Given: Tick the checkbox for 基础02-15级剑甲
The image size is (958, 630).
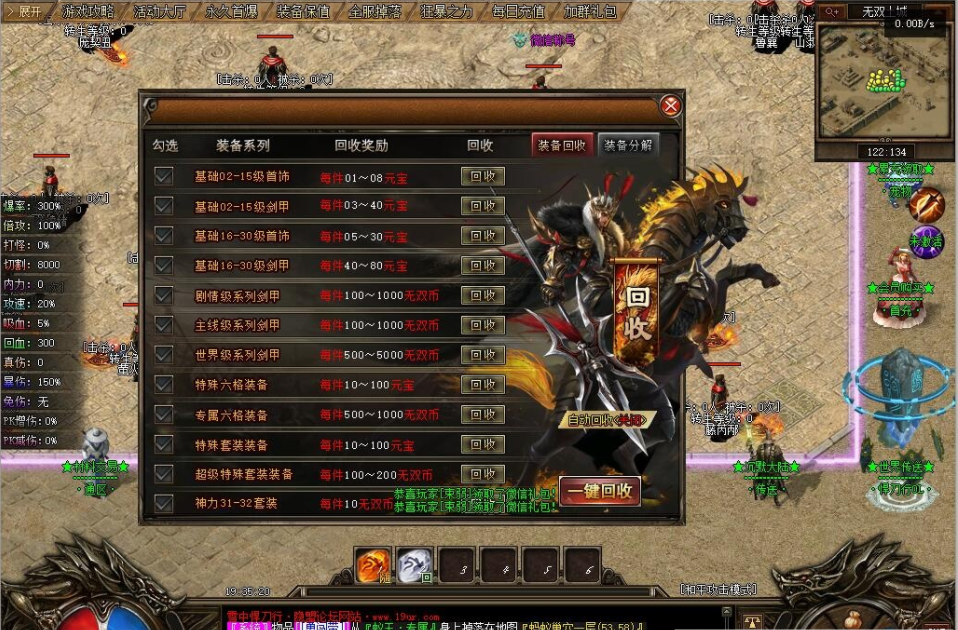Looking at the screenshot, I should click(164, 206).
